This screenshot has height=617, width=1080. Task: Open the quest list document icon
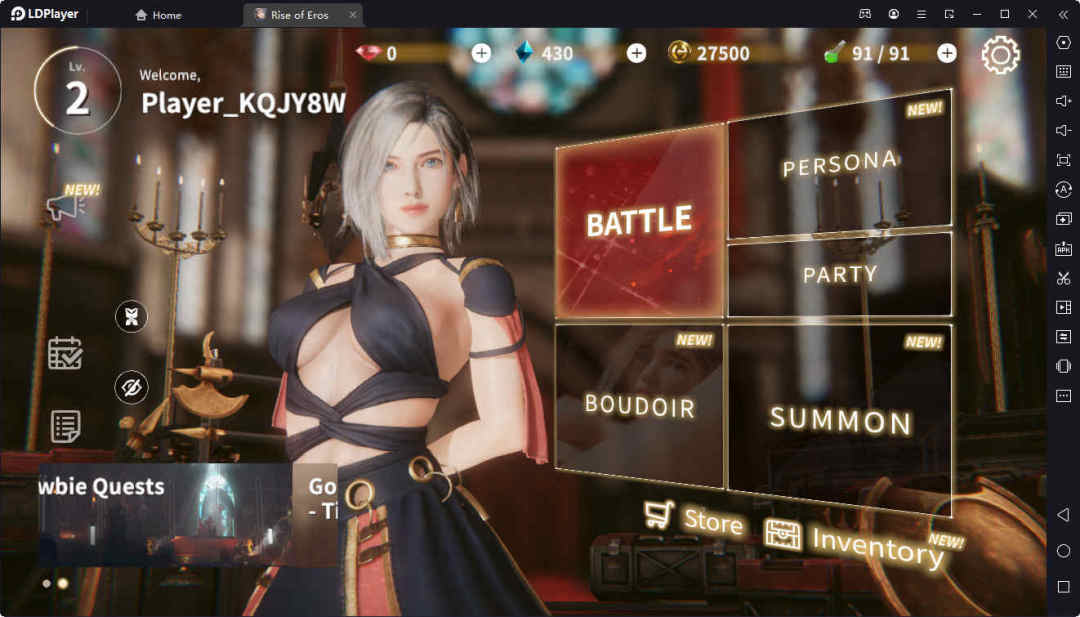(x=65, y=426)
